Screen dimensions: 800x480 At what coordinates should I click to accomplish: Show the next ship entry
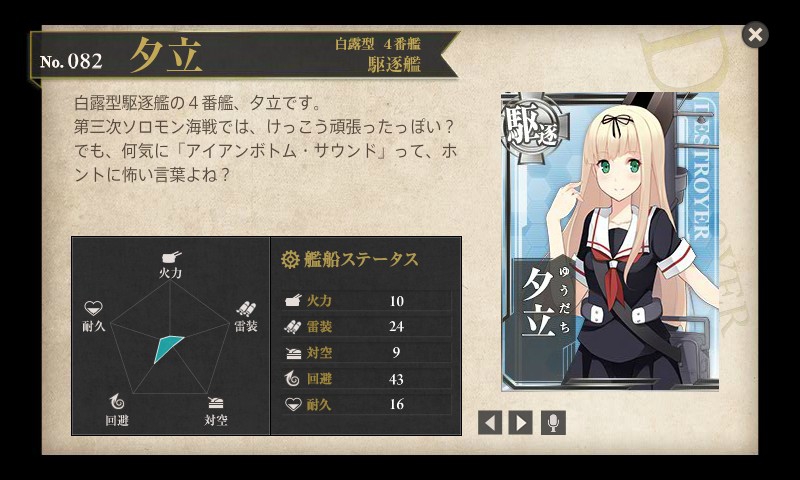520,422
